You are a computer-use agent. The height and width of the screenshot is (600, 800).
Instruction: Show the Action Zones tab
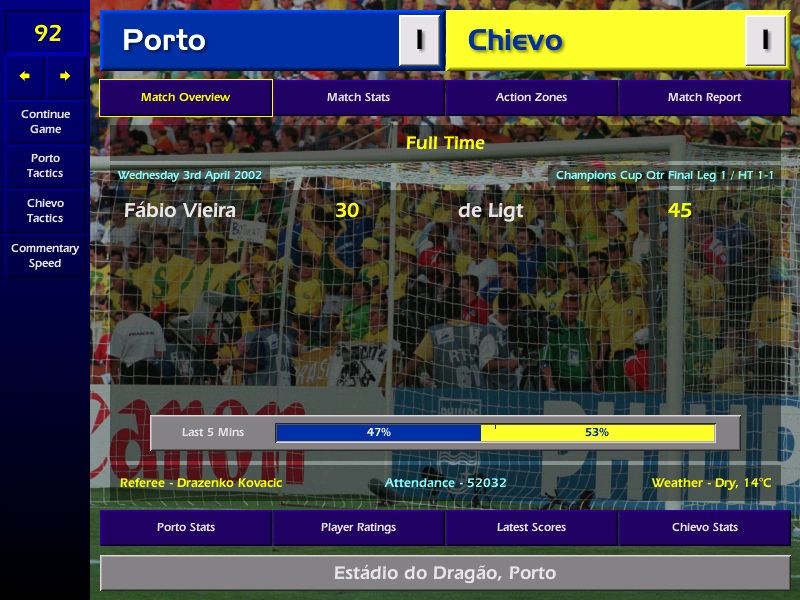531,98
